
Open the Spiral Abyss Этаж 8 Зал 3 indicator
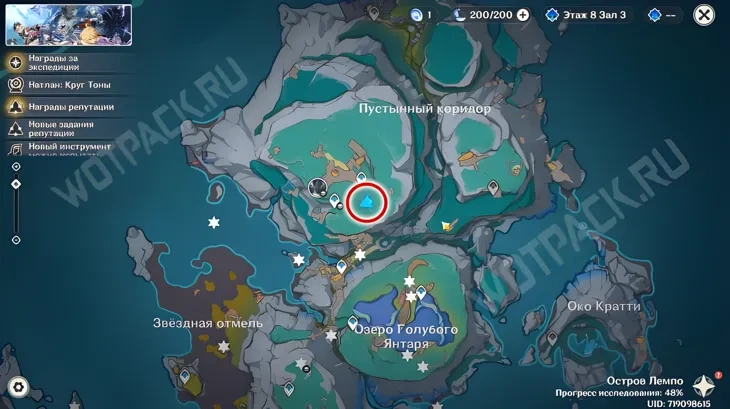click(x=586, y=15)
